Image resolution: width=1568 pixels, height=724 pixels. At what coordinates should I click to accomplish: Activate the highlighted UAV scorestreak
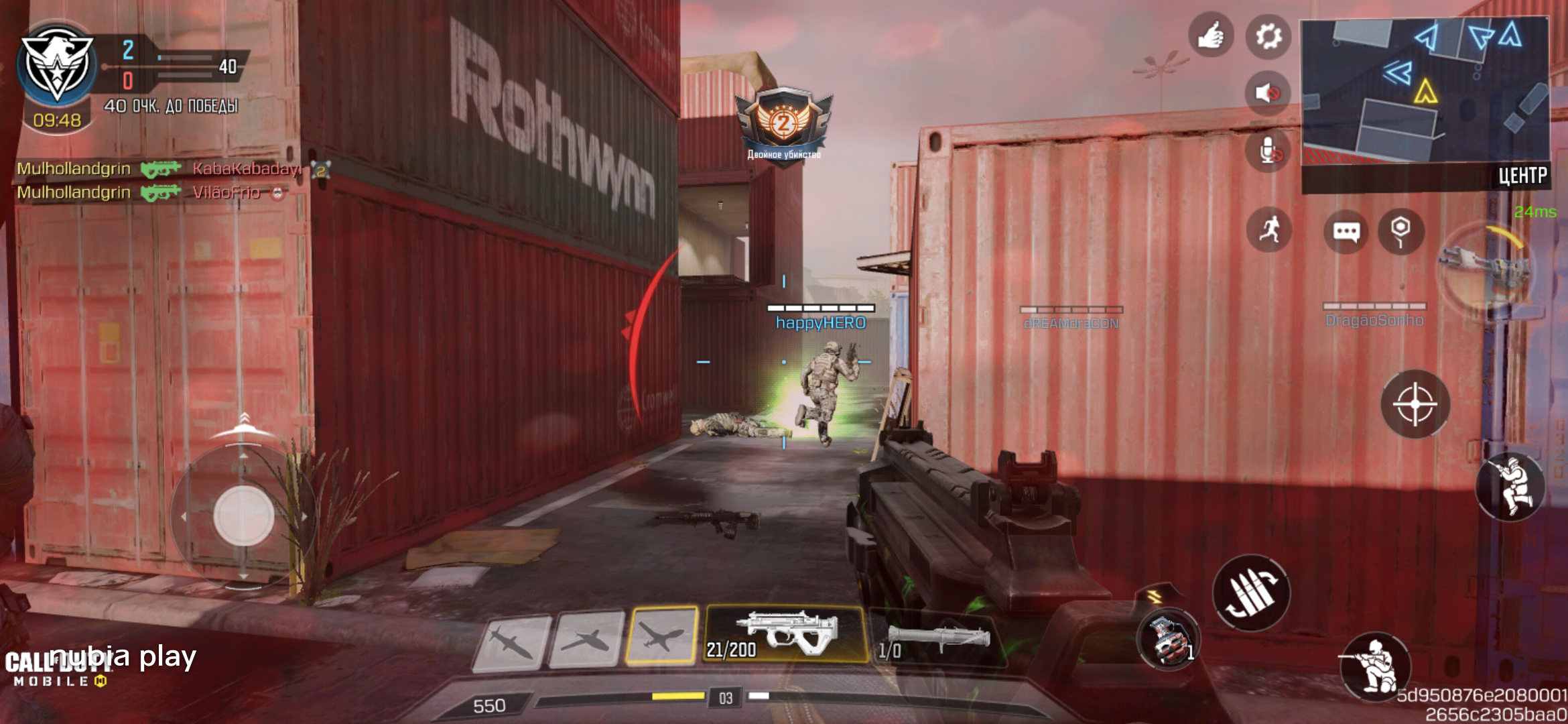661,636
